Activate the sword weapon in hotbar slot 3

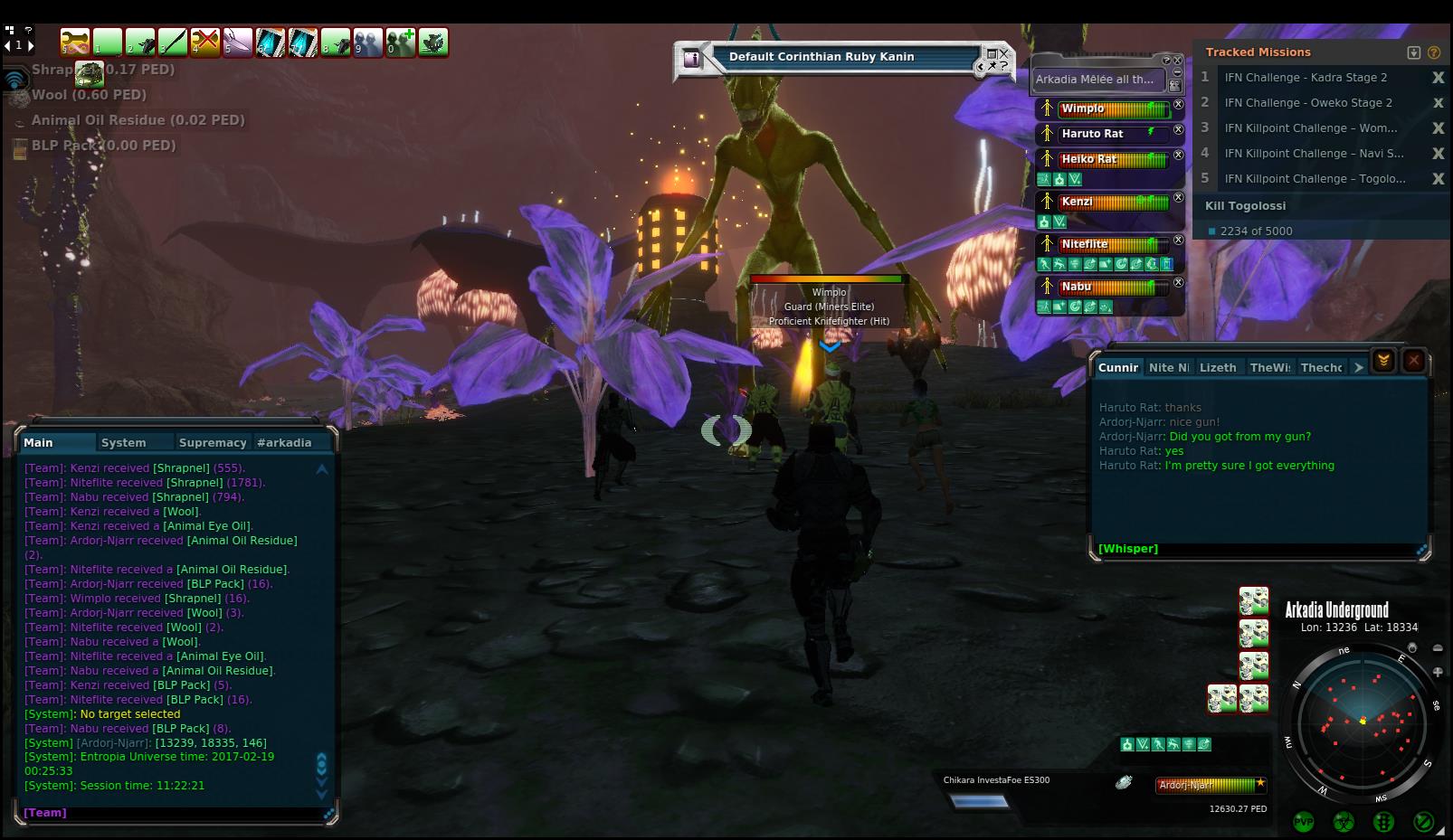point(173,42)
